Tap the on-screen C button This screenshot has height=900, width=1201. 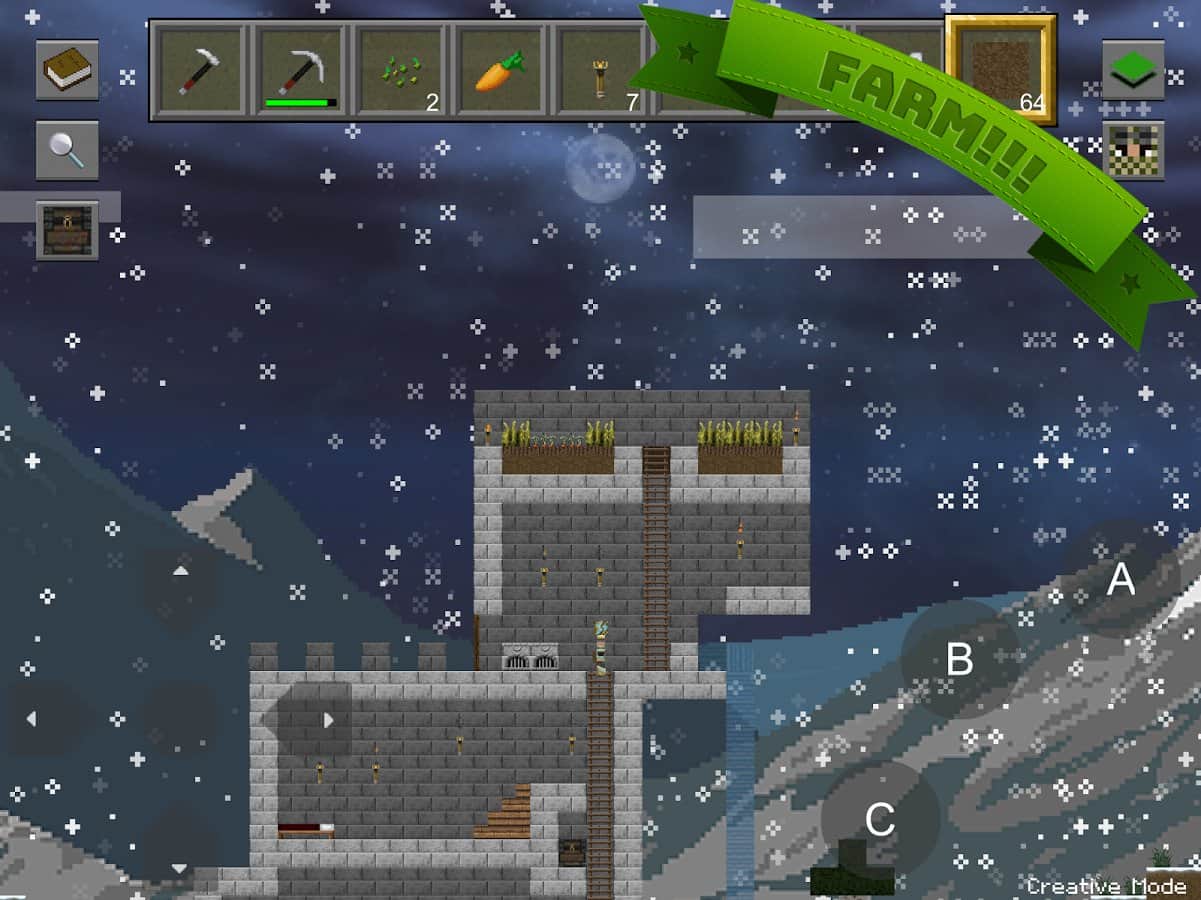coord(879,819)
